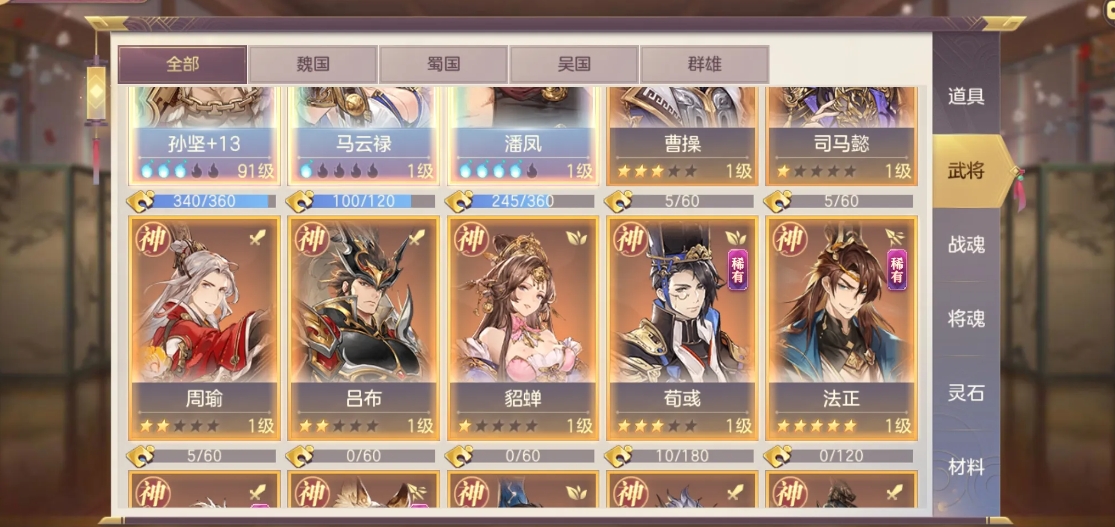Viewport: 1115px width, 527px height.
Task: Select the 武将 side tab
Action: click(x=966, y=171)
